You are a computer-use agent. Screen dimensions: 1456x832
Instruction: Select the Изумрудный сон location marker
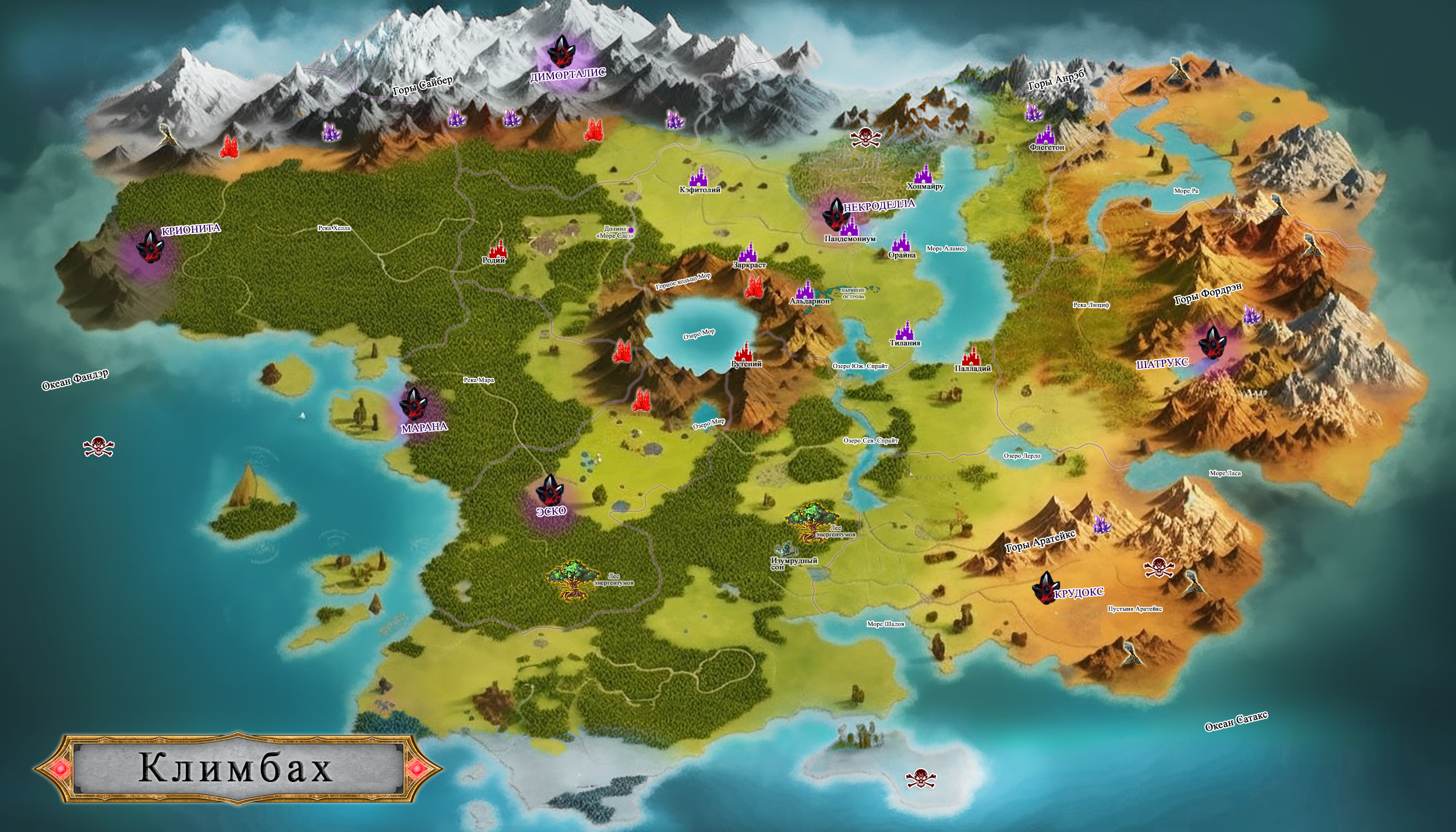(784, 550)
